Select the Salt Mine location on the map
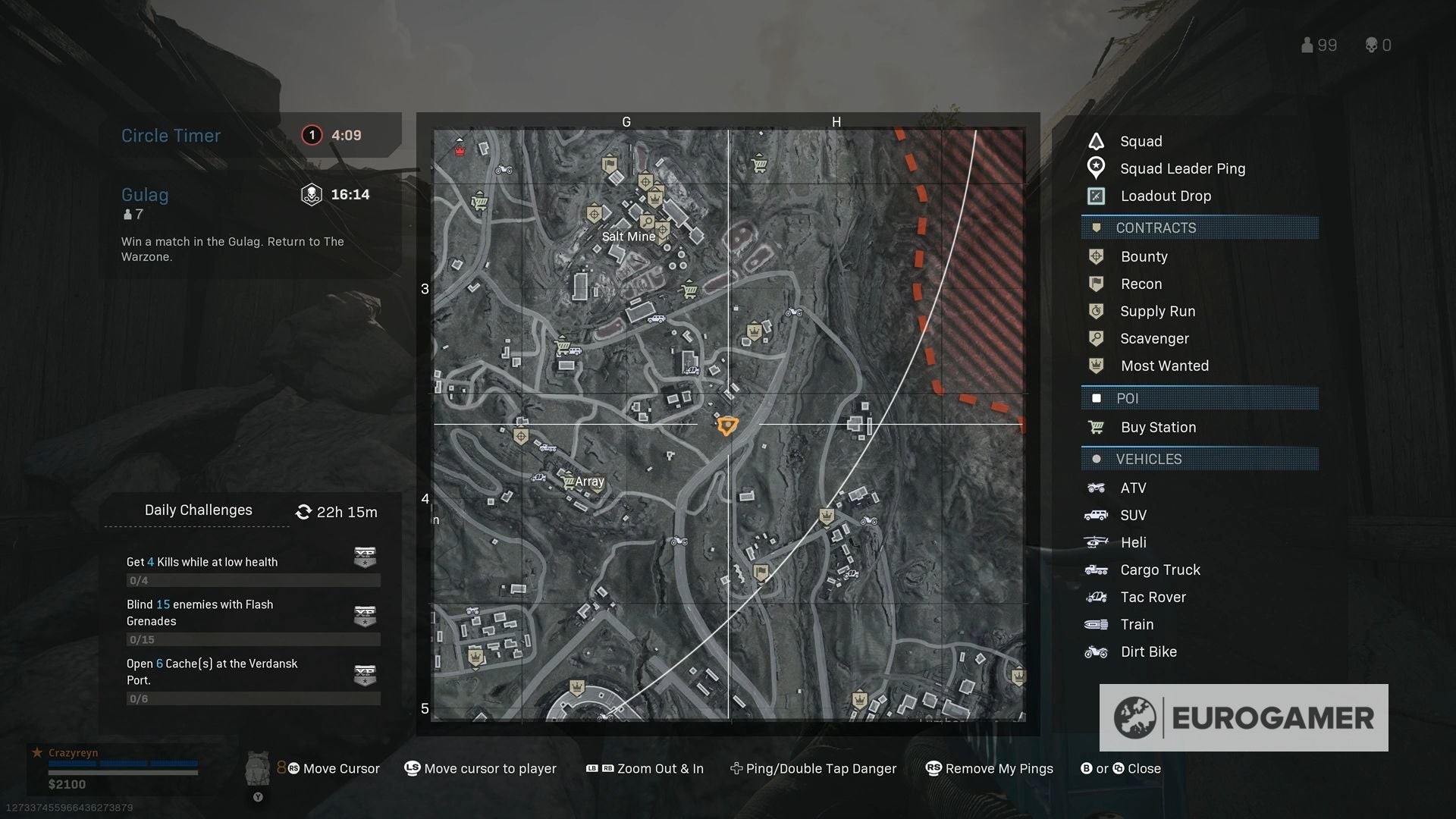 coord(628,237)
